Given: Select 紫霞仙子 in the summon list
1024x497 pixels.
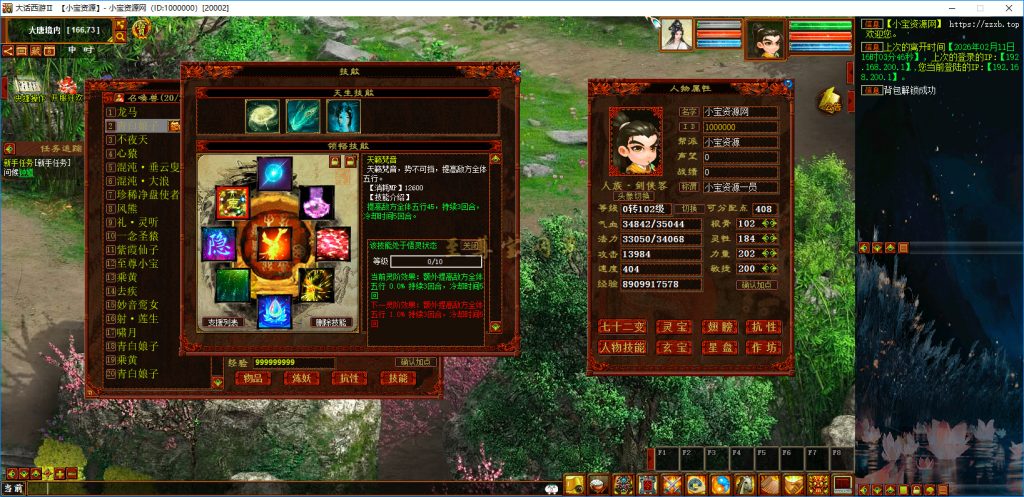Looking at the screenshot, I should pyautogui.click(x=140, y=249).
